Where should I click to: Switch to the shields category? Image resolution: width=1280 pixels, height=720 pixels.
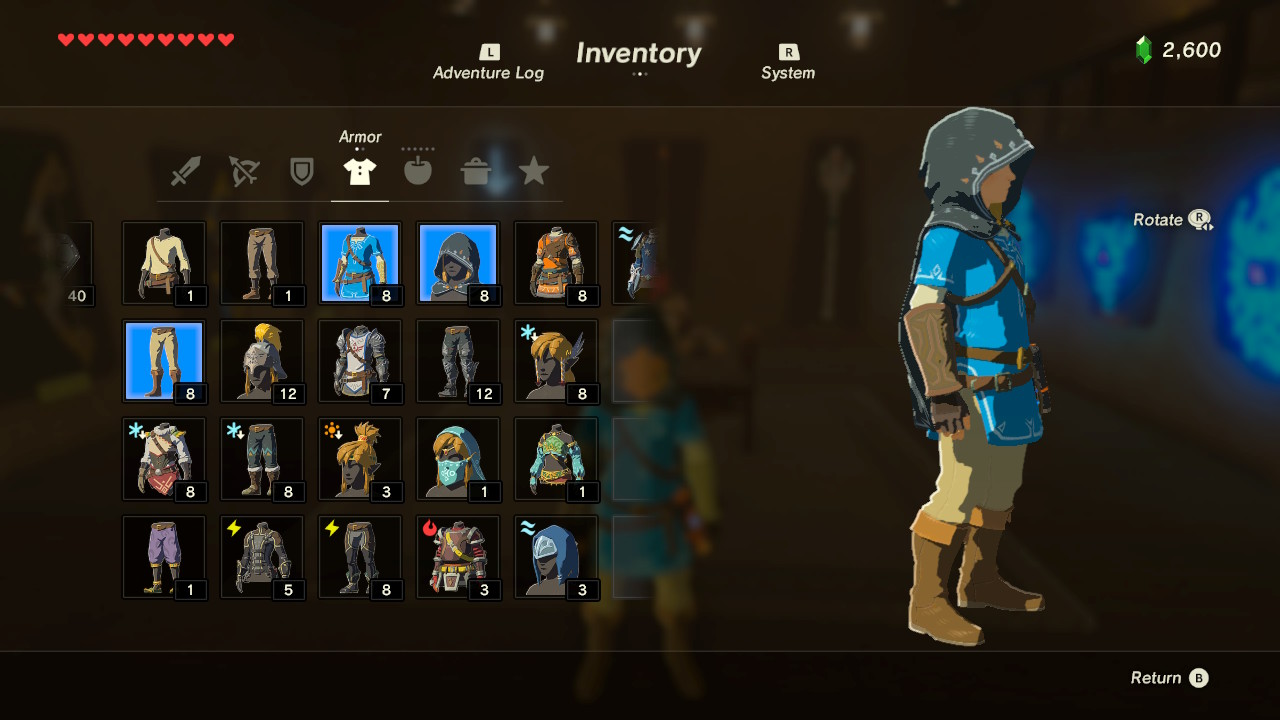(301, 171)
